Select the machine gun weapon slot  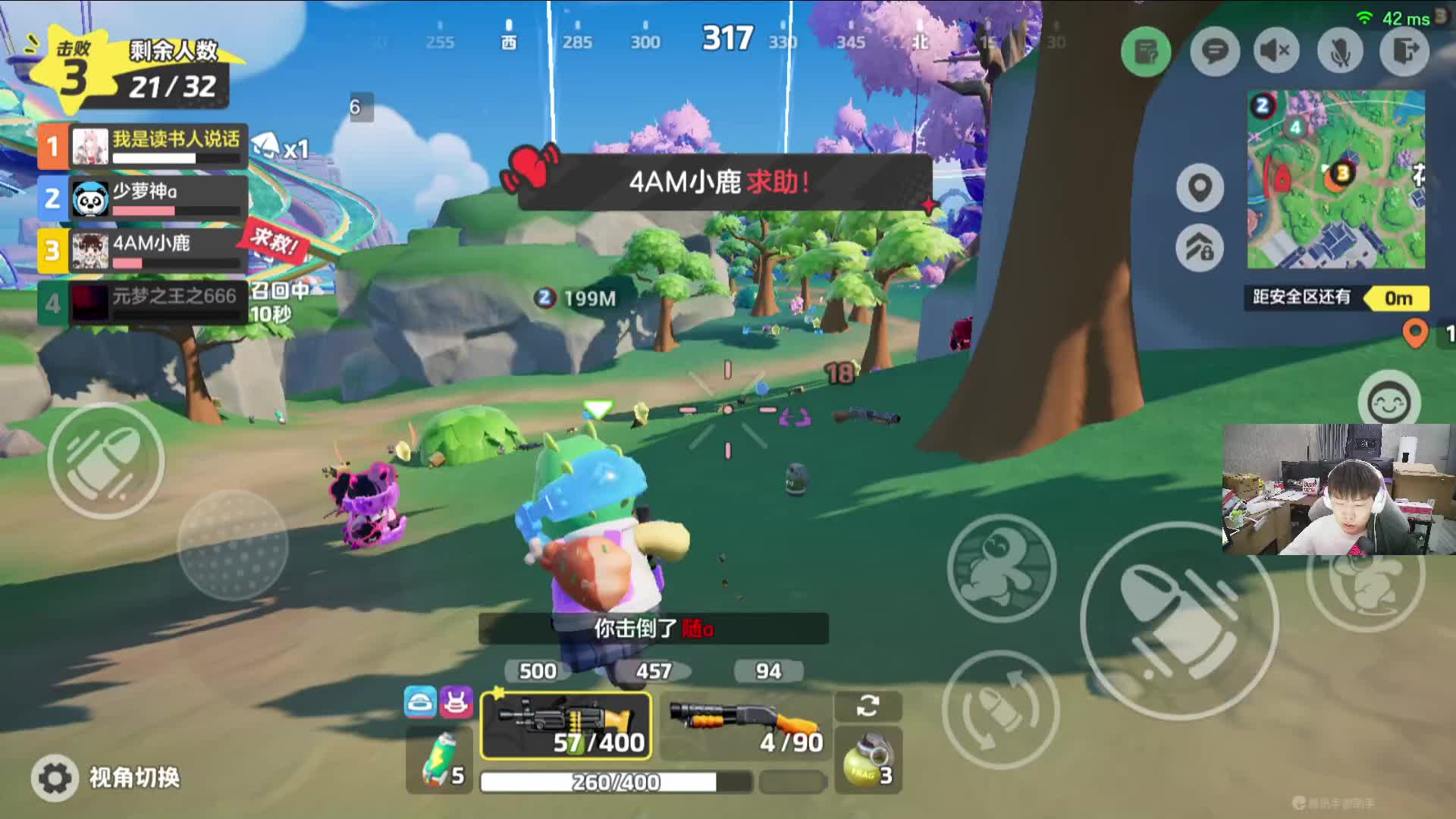pos(566,725)
